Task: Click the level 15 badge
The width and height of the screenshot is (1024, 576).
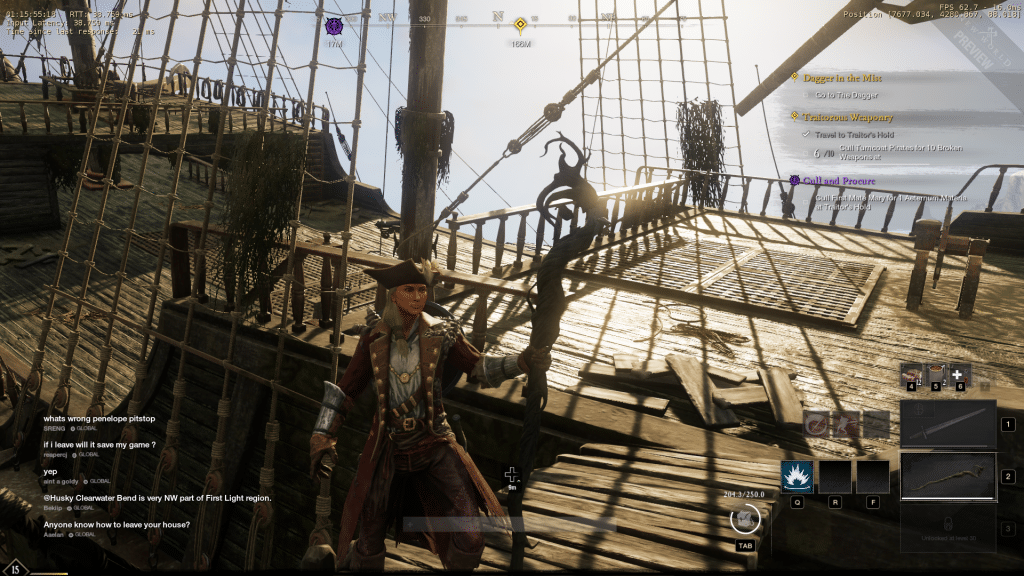Action: tap(16, 567)
